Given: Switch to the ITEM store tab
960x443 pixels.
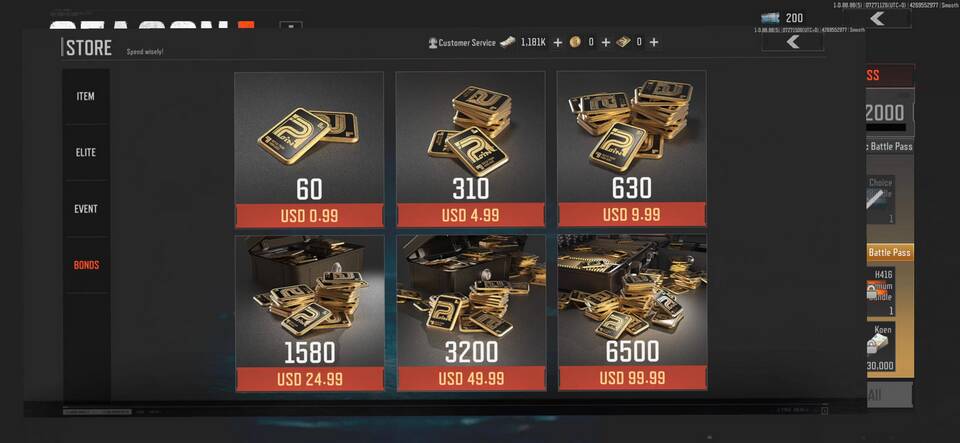Looking at the screenshot, I should pos(86,96).
